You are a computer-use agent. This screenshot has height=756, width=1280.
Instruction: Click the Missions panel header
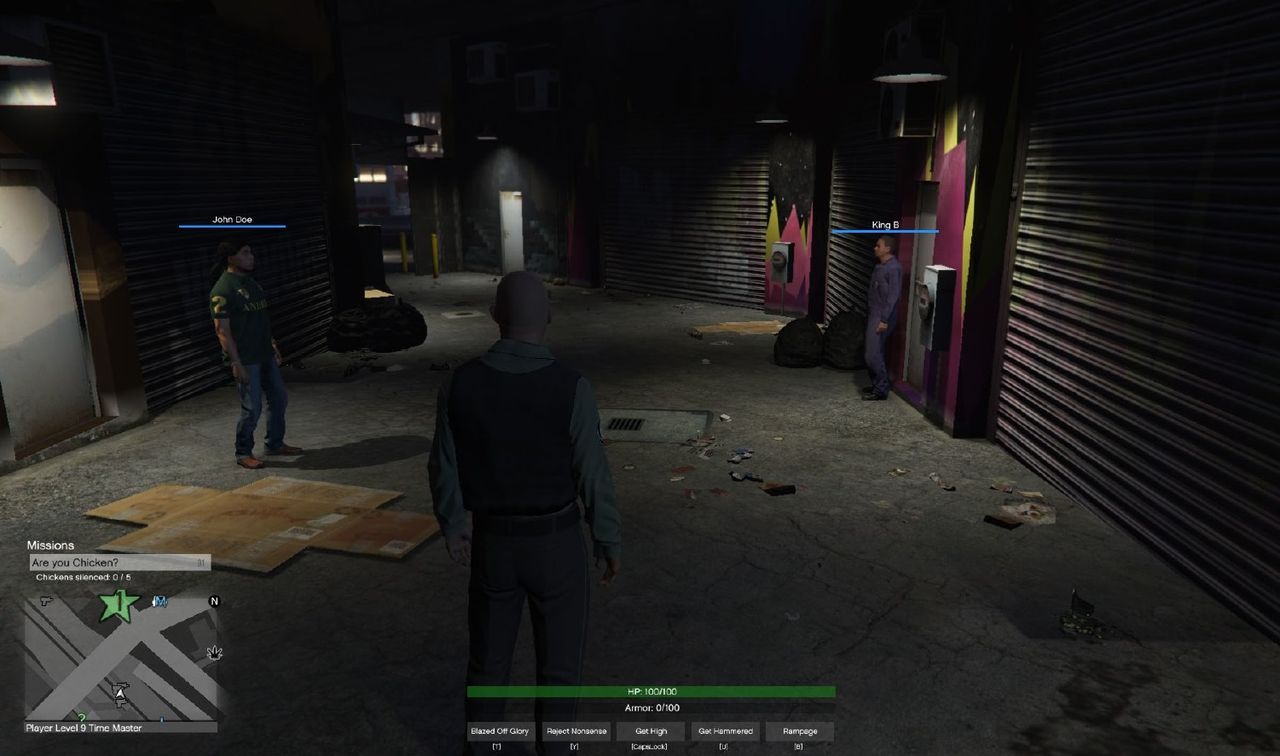(50, 545)
